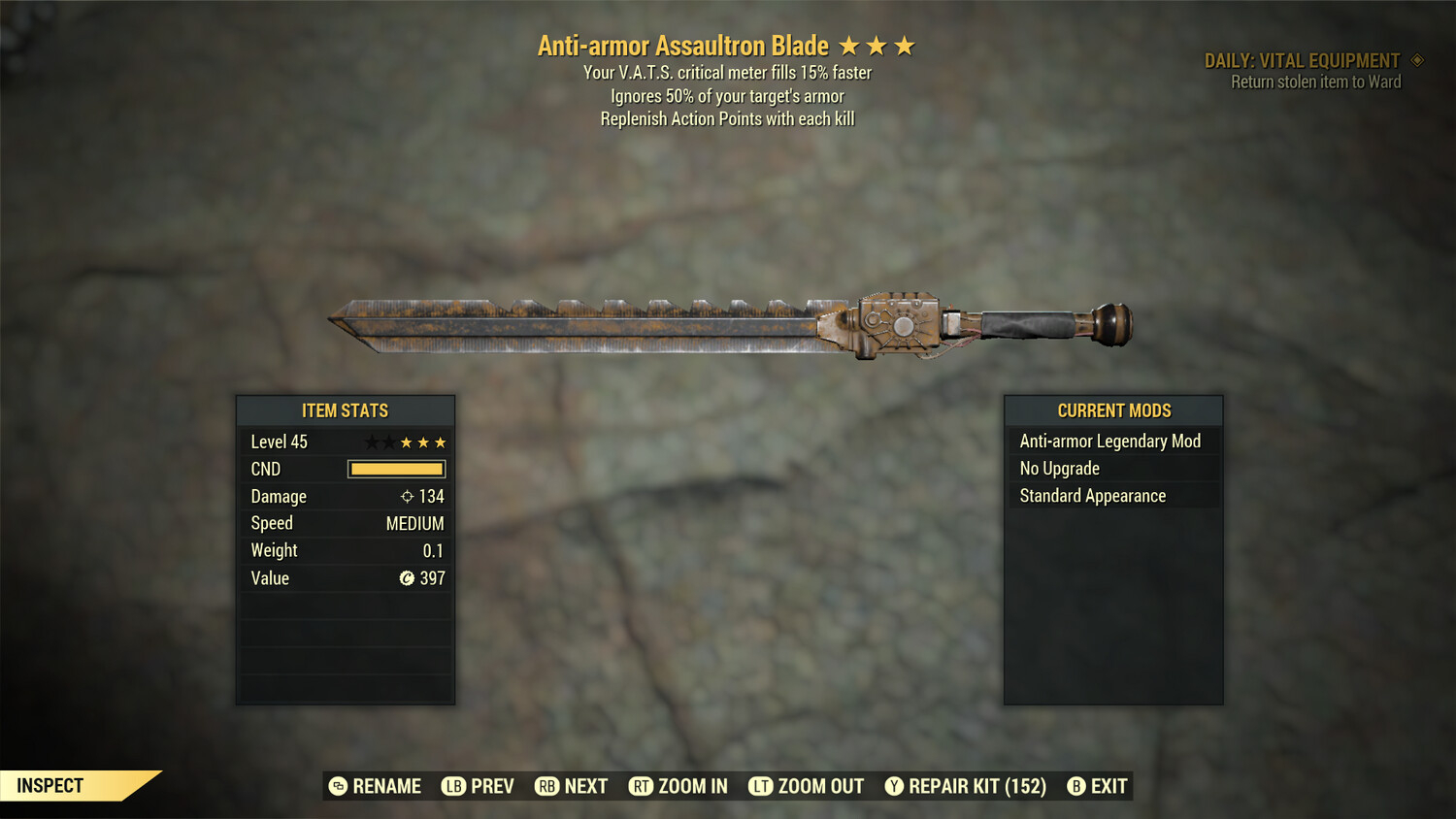Click the Y icon beside REPAIR KIT
This screenshot has height=819, width=1456.
coord(893,786)
